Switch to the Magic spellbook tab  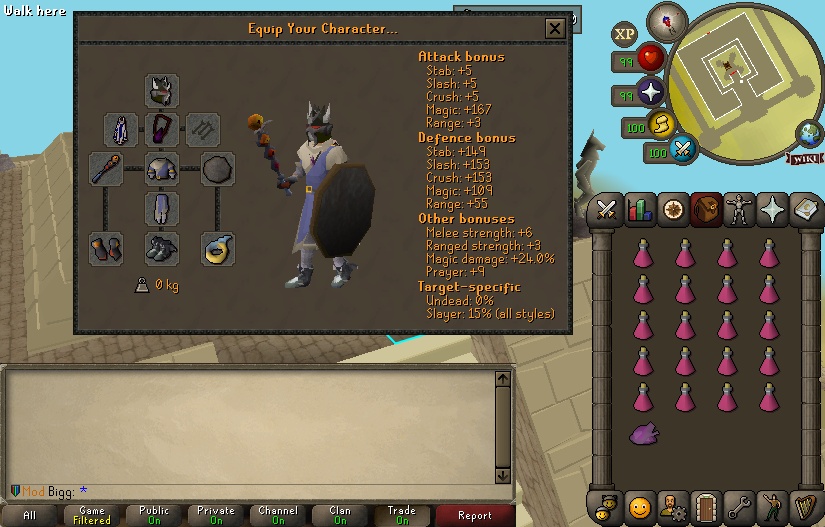pos(772,210)
